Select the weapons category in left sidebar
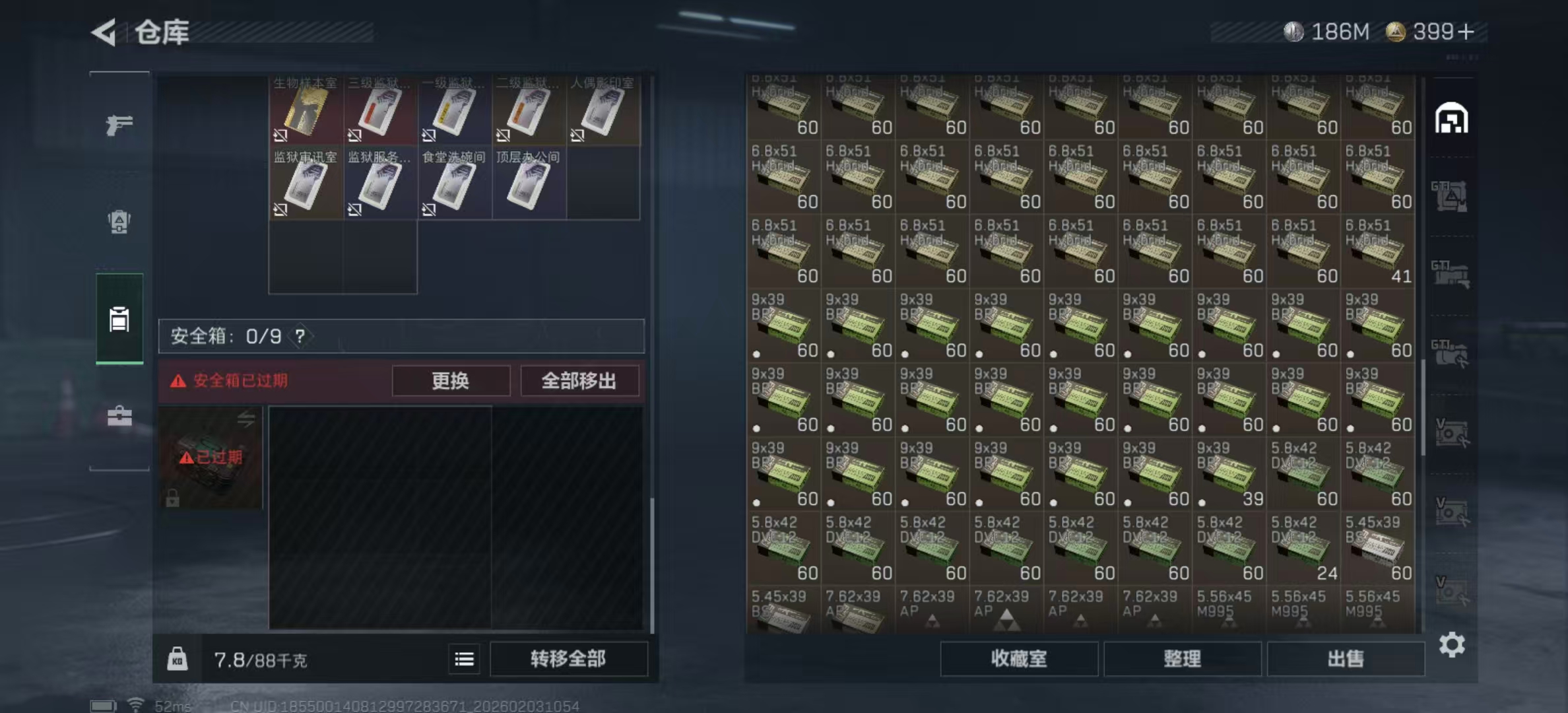 tap(119, 124)
